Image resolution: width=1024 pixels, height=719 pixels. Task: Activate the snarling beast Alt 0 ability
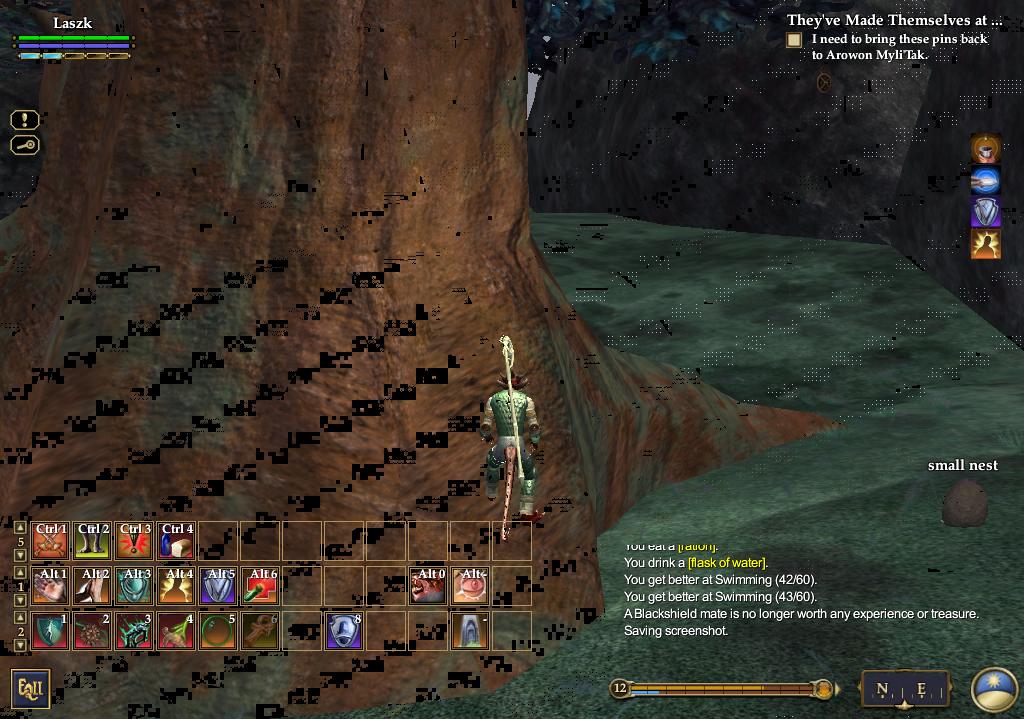click(428, 586)
